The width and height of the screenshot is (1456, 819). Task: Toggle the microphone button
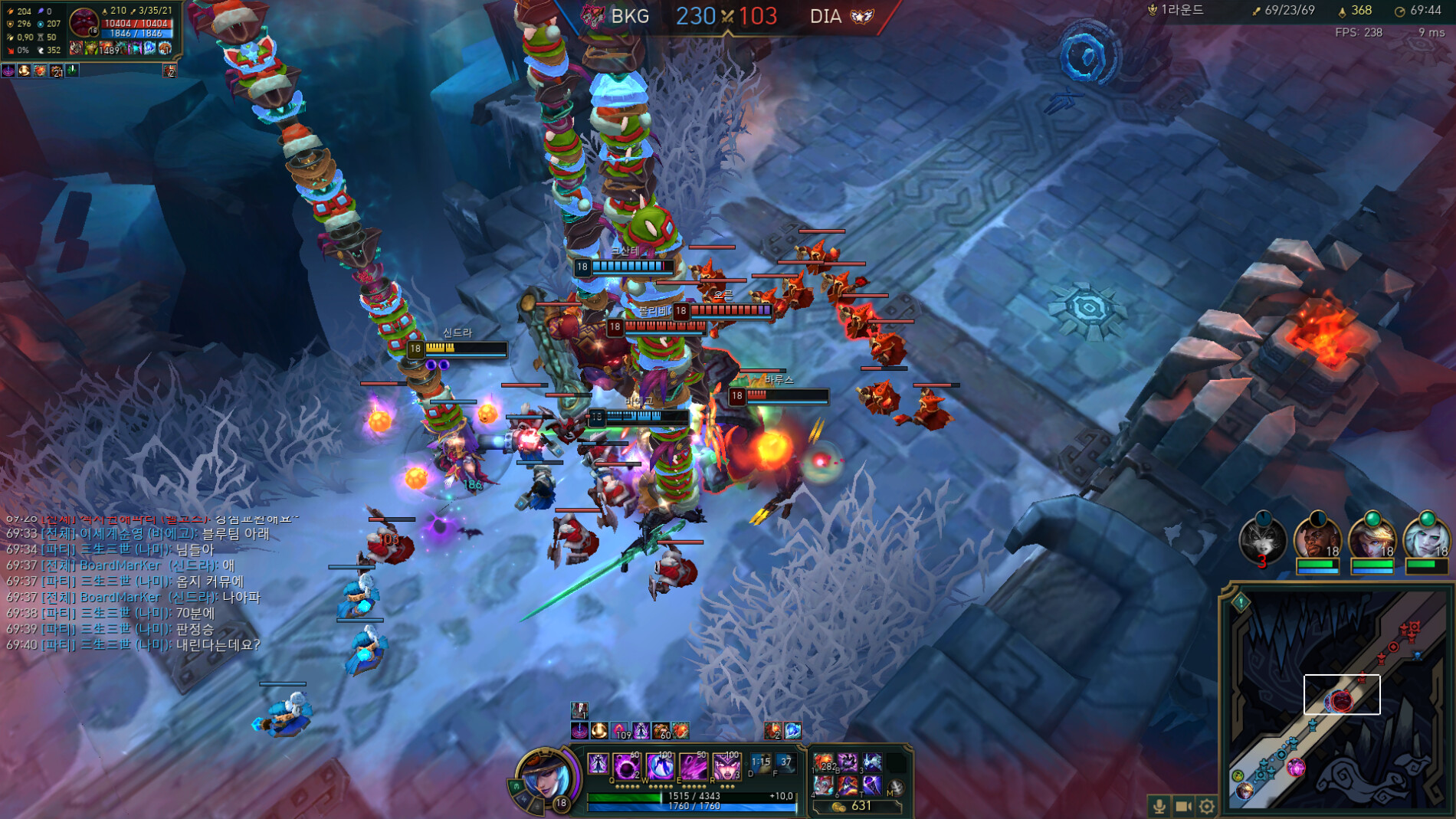click(1159, 806)
